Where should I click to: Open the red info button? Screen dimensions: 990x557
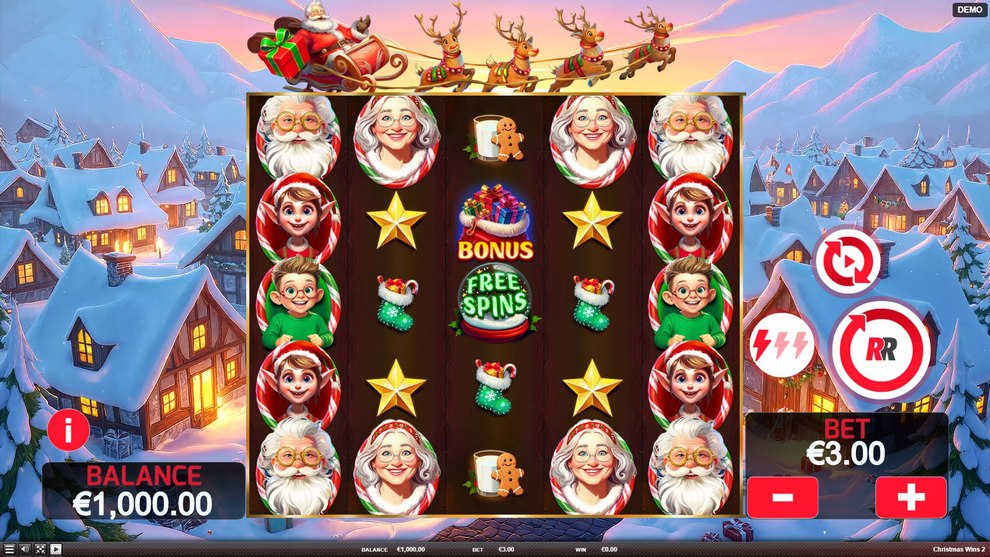(x=69, y=432)
